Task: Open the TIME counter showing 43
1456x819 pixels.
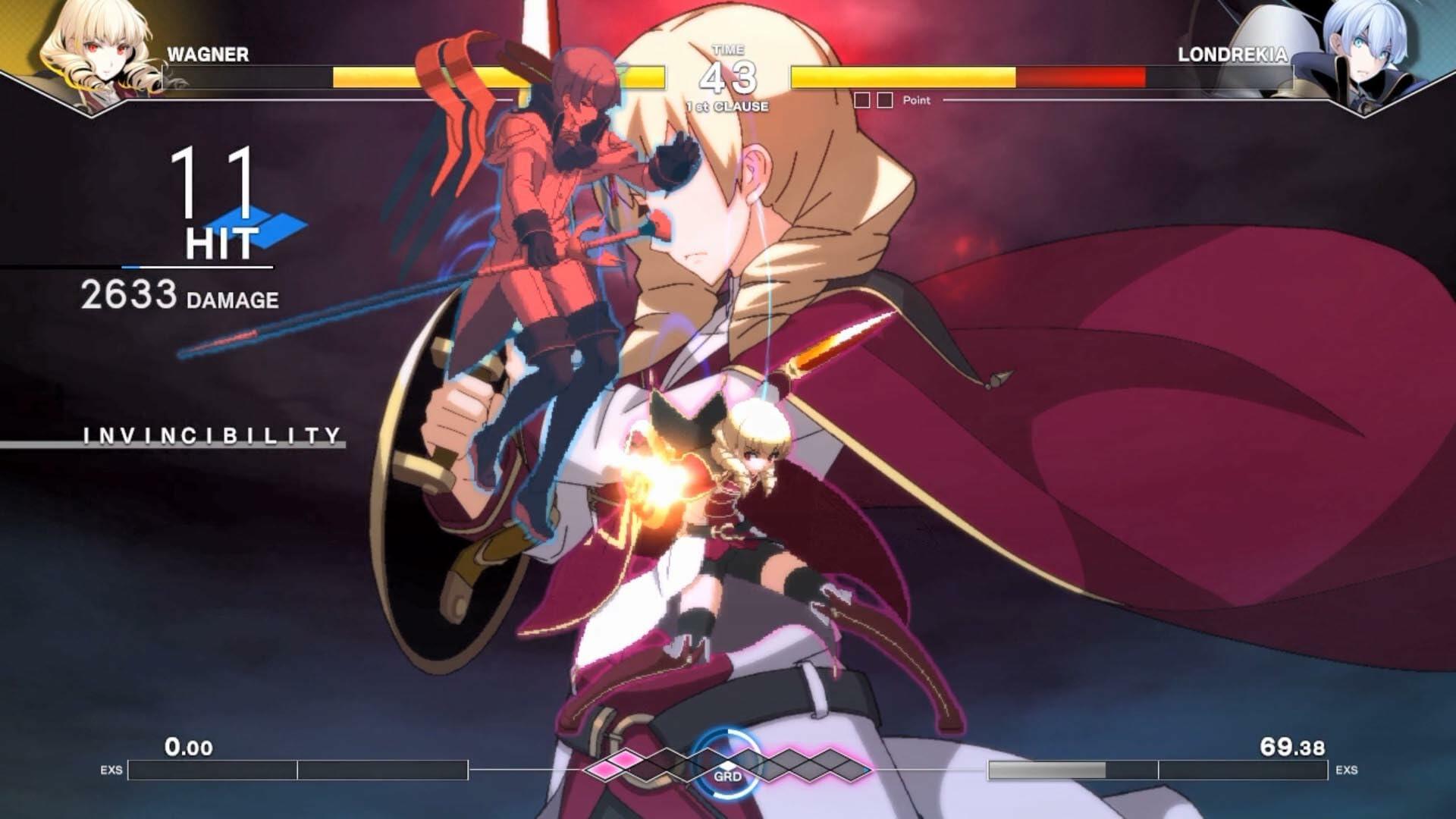Action: pyautogui.click(x=728, y=74)
